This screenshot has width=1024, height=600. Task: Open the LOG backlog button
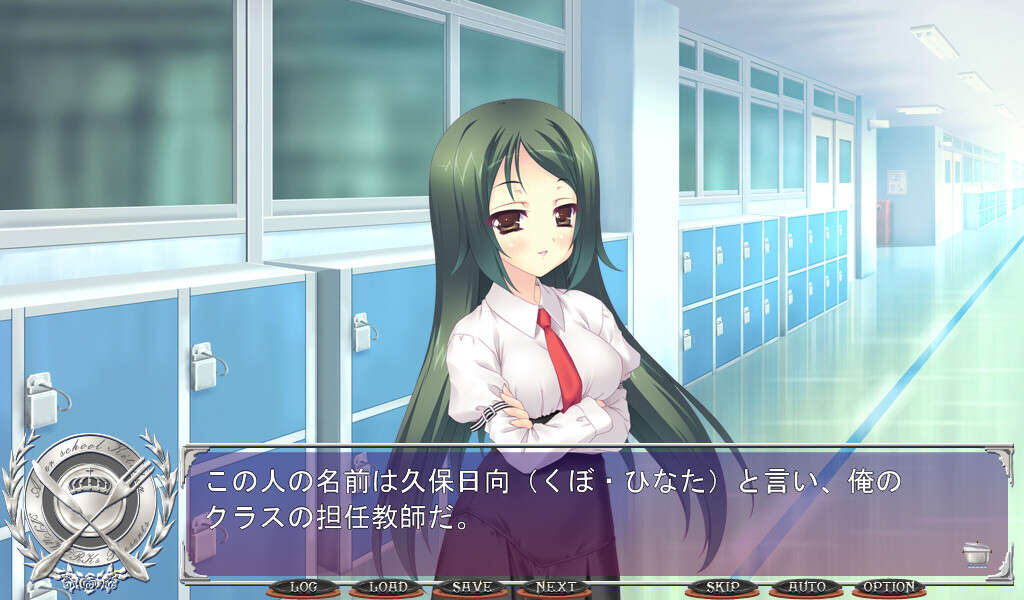(303, 587)
